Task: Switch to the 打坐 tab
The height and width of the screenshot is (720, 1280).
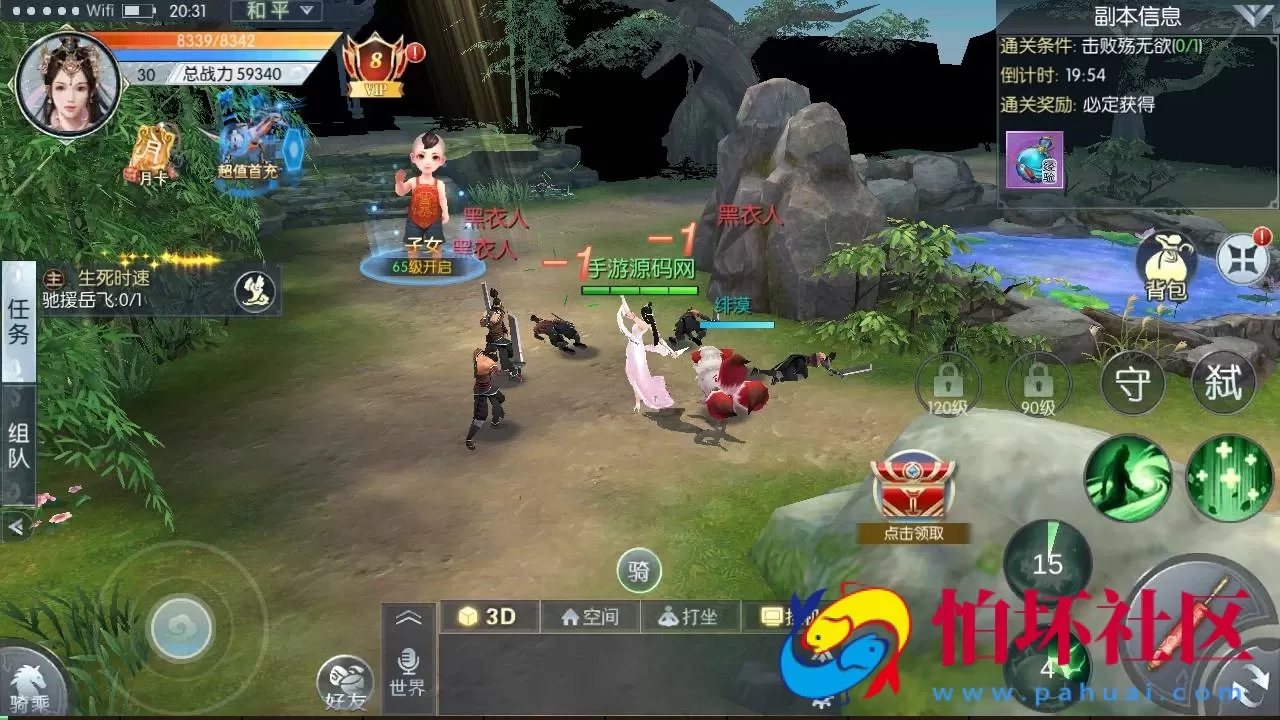Action: coord(688,616)
